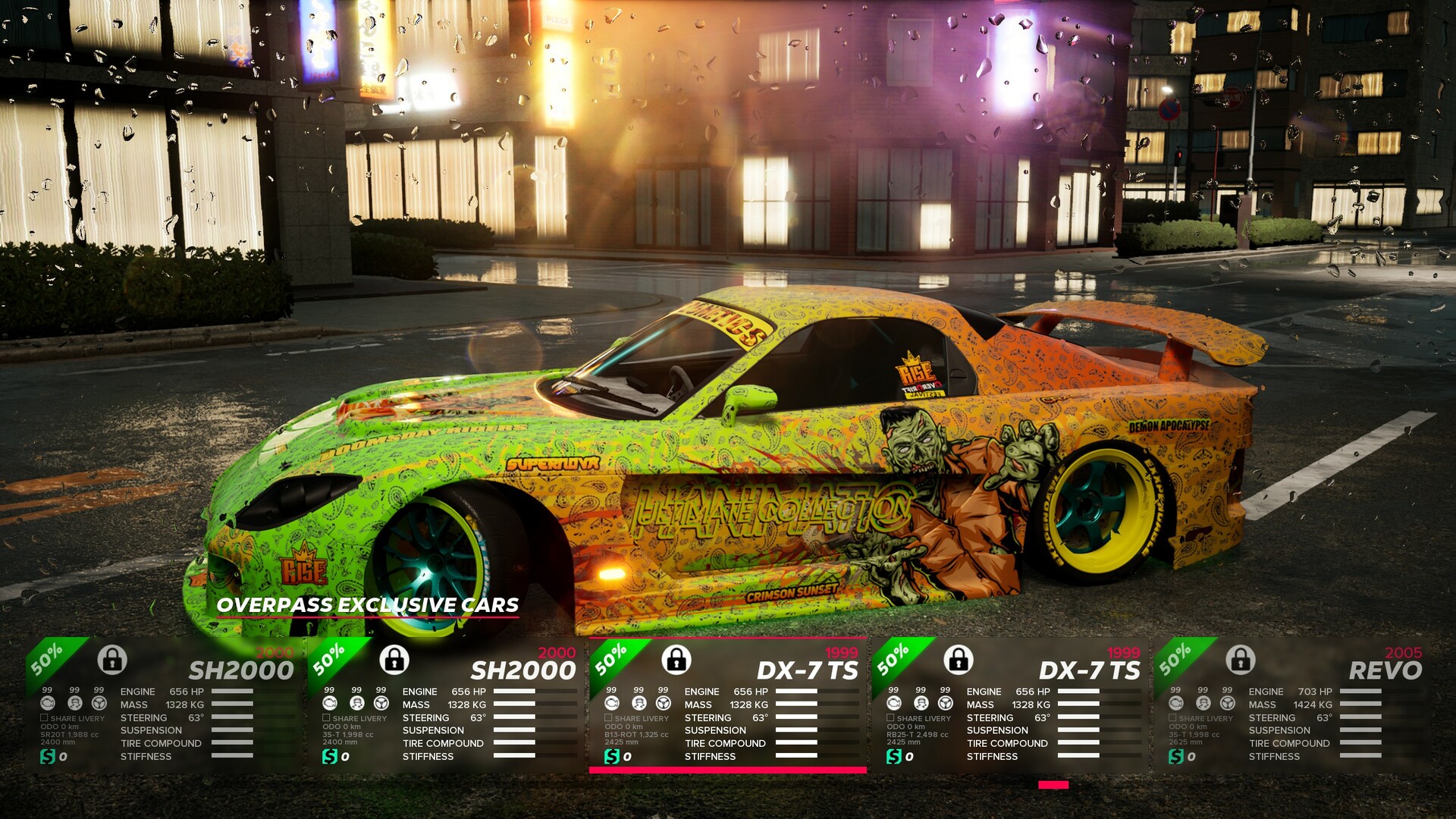Viewport: 1456px width, 819px height.
Task: Tick Share Livery on the REVO card
Action: (1172, 717)
